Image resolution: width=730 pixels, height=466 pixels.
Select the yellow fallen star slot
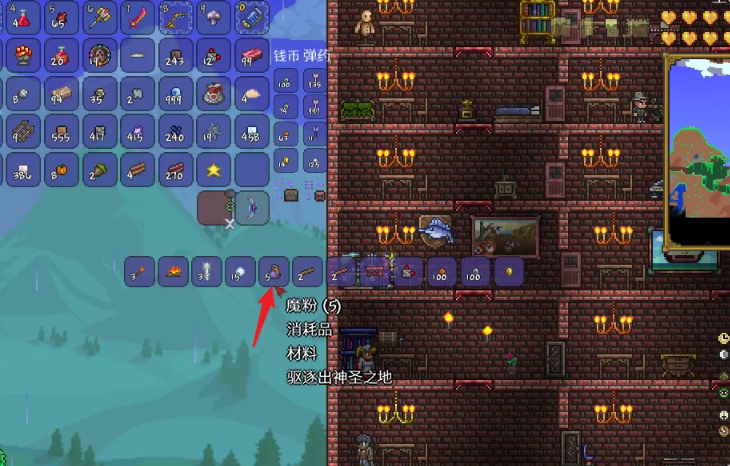pyautogui.click(x=213, y=170)
